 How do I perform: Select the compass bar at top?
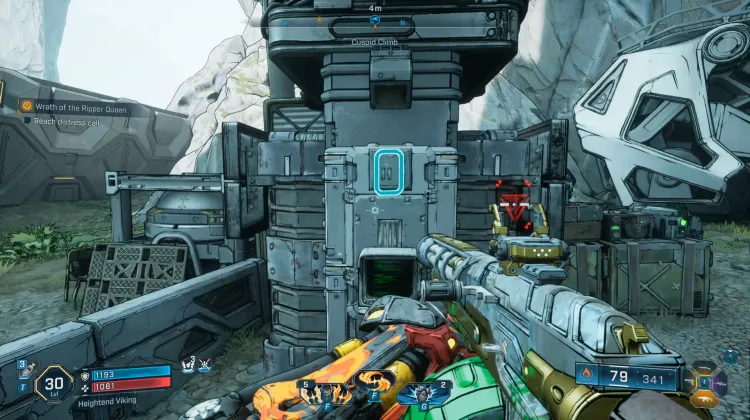point(373,21)
